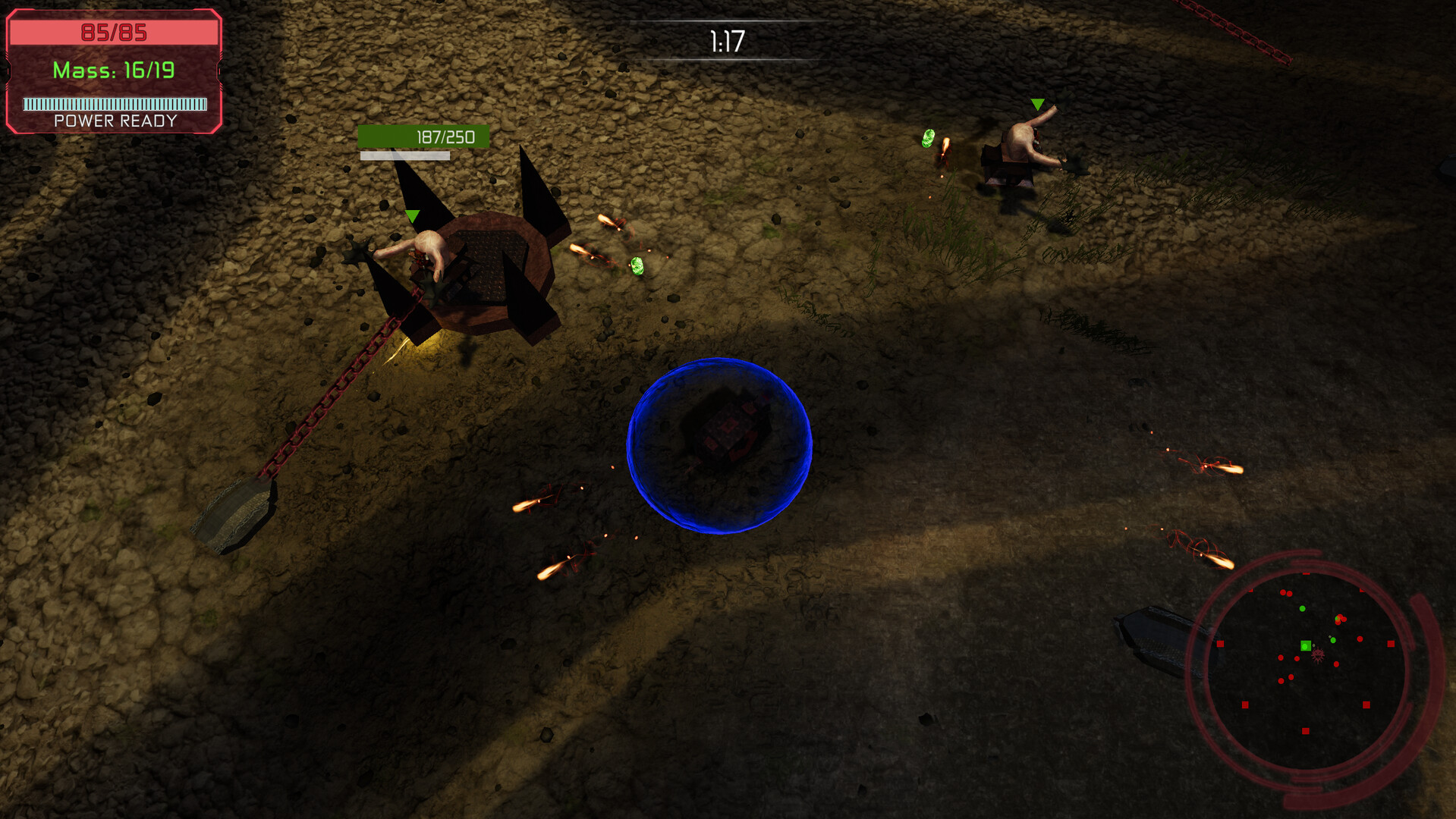
Task: Select the skull marker at the minimap center
Action: (1319, 655)
